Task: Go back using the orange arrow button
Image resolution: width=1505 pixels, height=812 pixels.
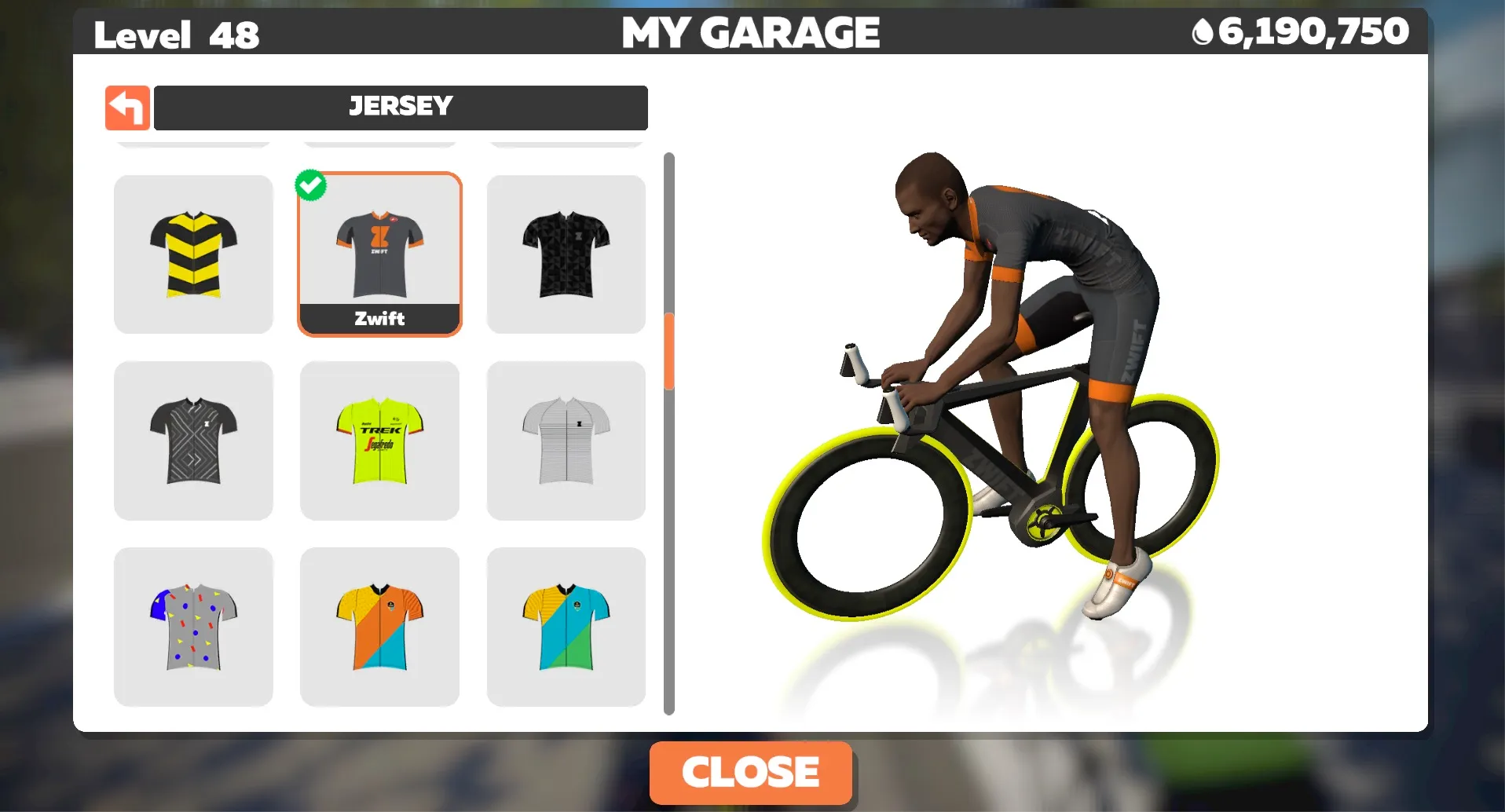Action: click(x=127, y=108)
